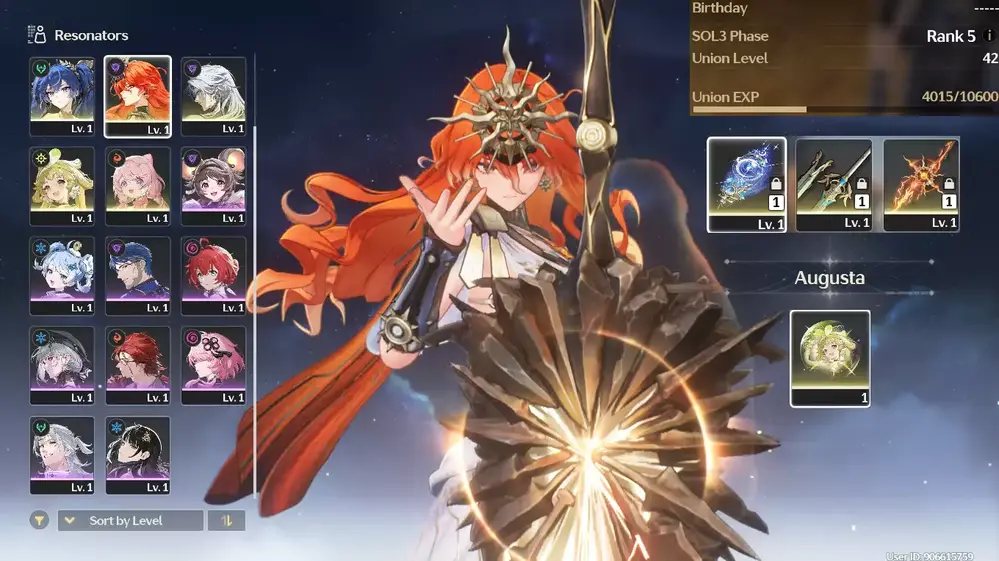
Task: Pick the light-blue-haired resonator portrait
Action: (62, 275)
